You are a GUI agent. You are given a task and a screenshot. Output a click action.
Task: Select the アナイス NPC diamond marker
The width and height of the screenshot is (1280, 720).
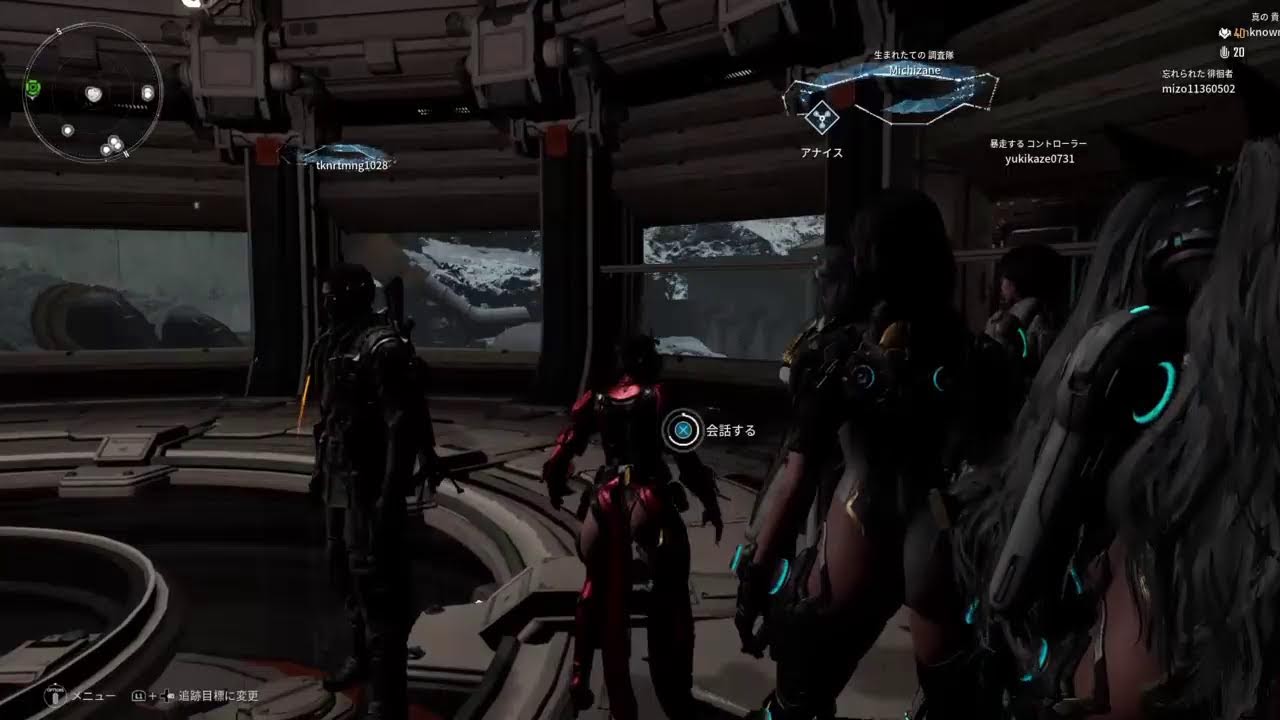pyautogui.click(x=821, y=119)
